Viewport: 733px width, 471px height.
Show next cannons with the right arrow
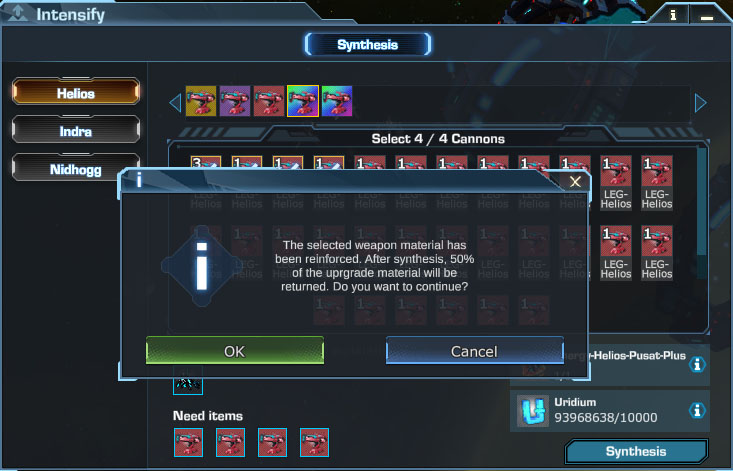click(700, 102)
